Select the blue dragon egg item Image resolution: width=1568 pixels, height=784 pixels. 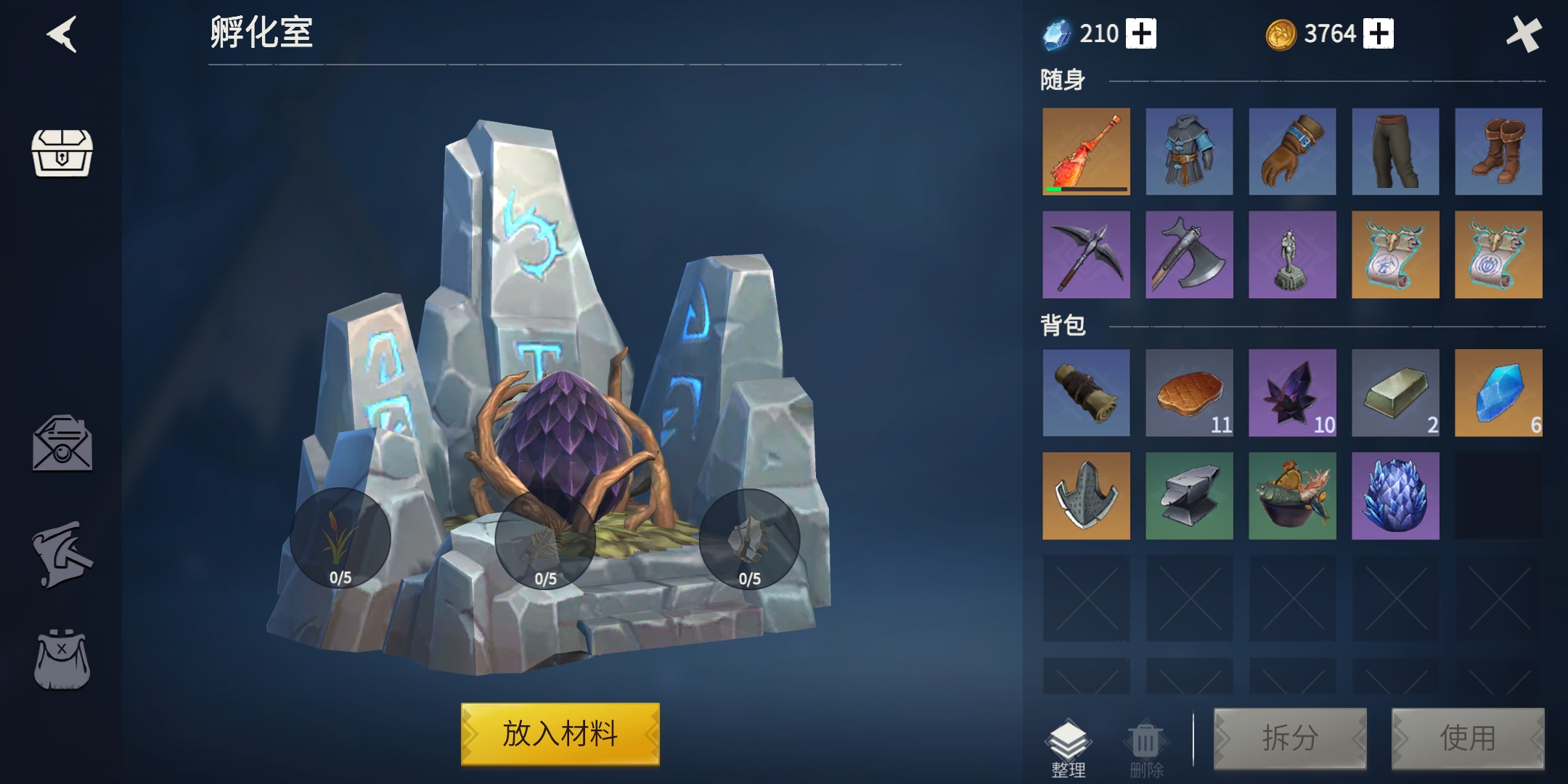point(1395,496)
